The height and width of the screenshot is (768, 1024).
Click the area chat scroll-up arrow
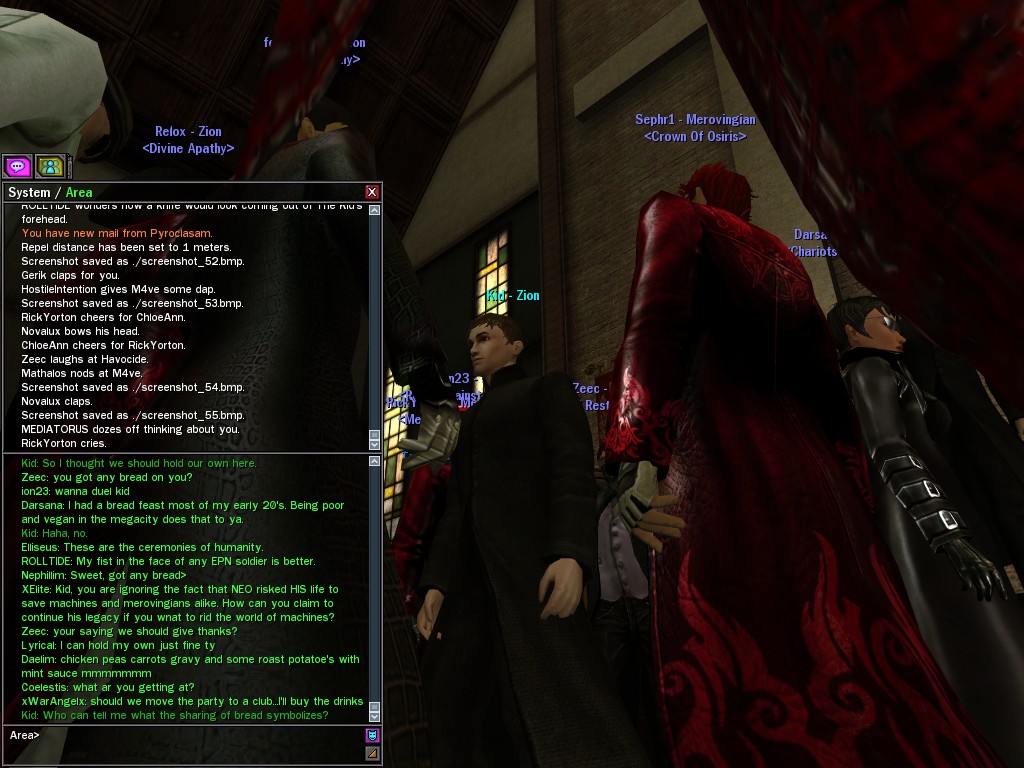point(375,462)
